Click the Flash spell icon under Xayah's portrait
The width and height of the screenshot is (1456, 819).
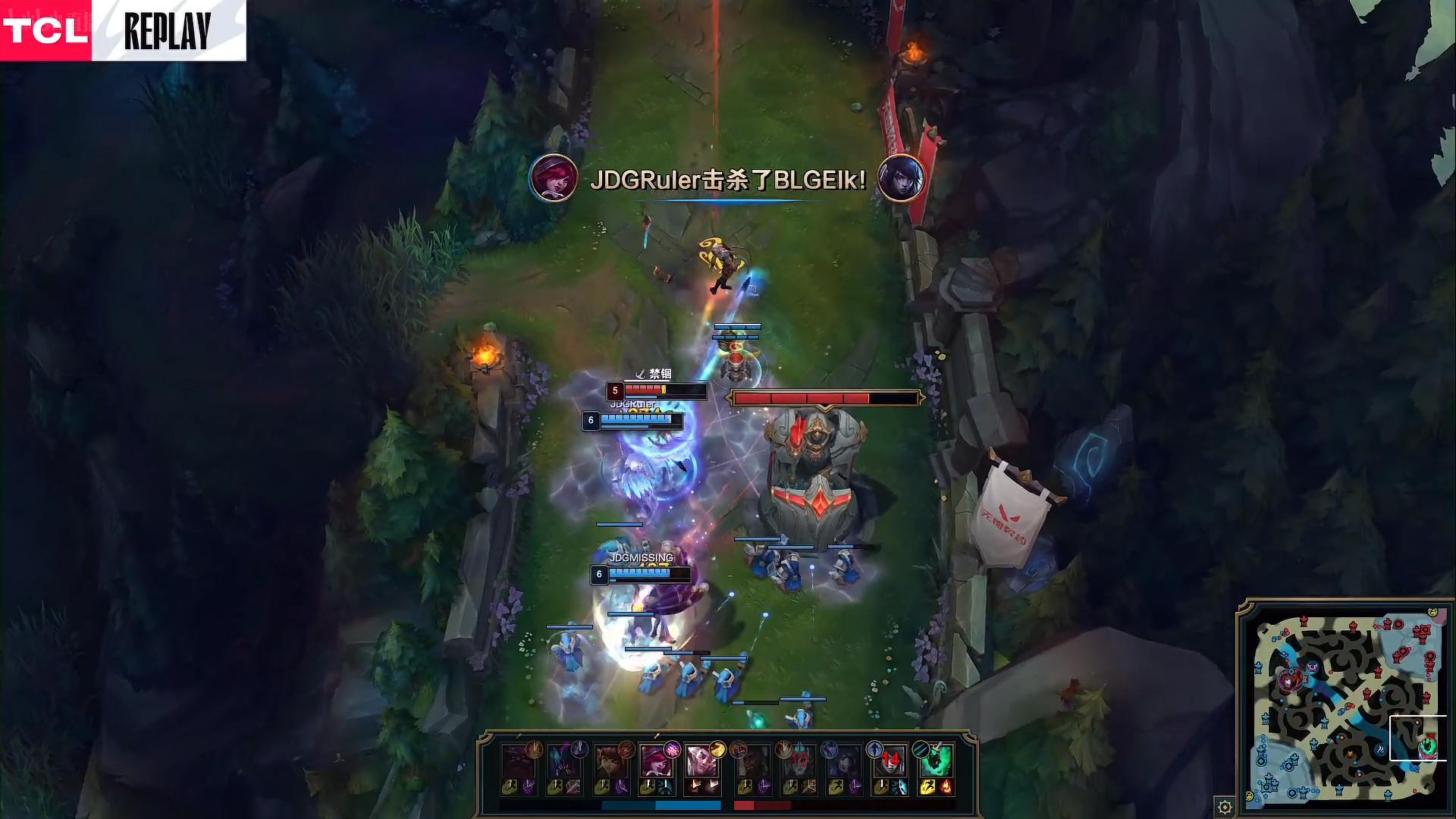point(647,786)
